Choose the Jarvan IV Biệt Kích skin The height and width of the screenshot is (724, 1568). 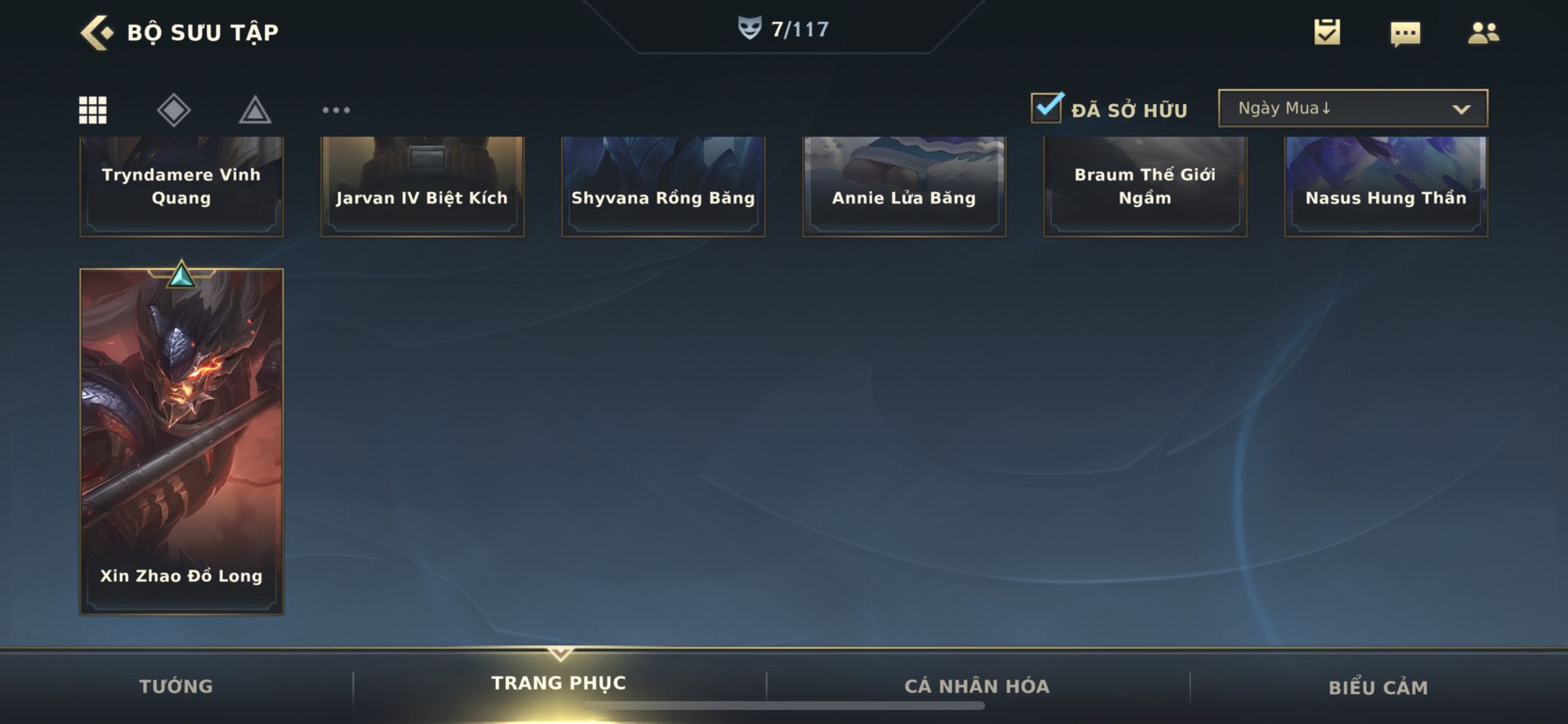pos(422,186)
